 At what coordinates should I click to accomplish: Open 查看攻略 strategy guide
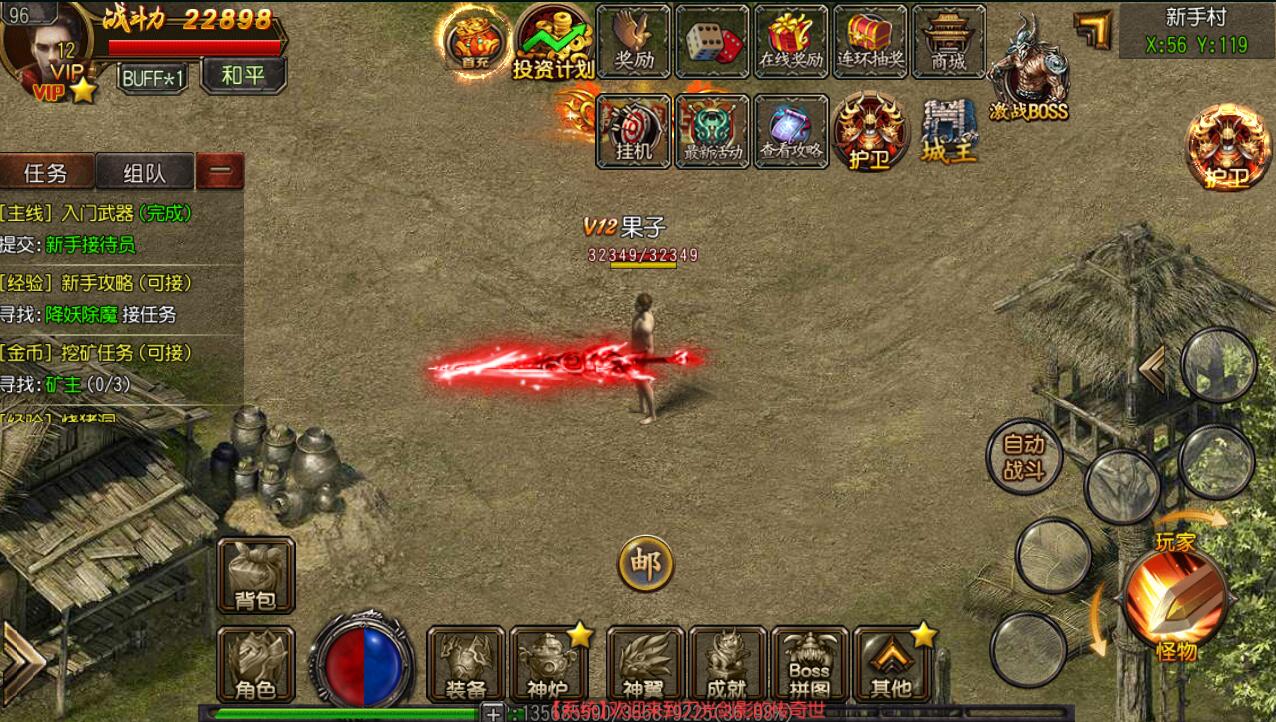pos(791,131)
